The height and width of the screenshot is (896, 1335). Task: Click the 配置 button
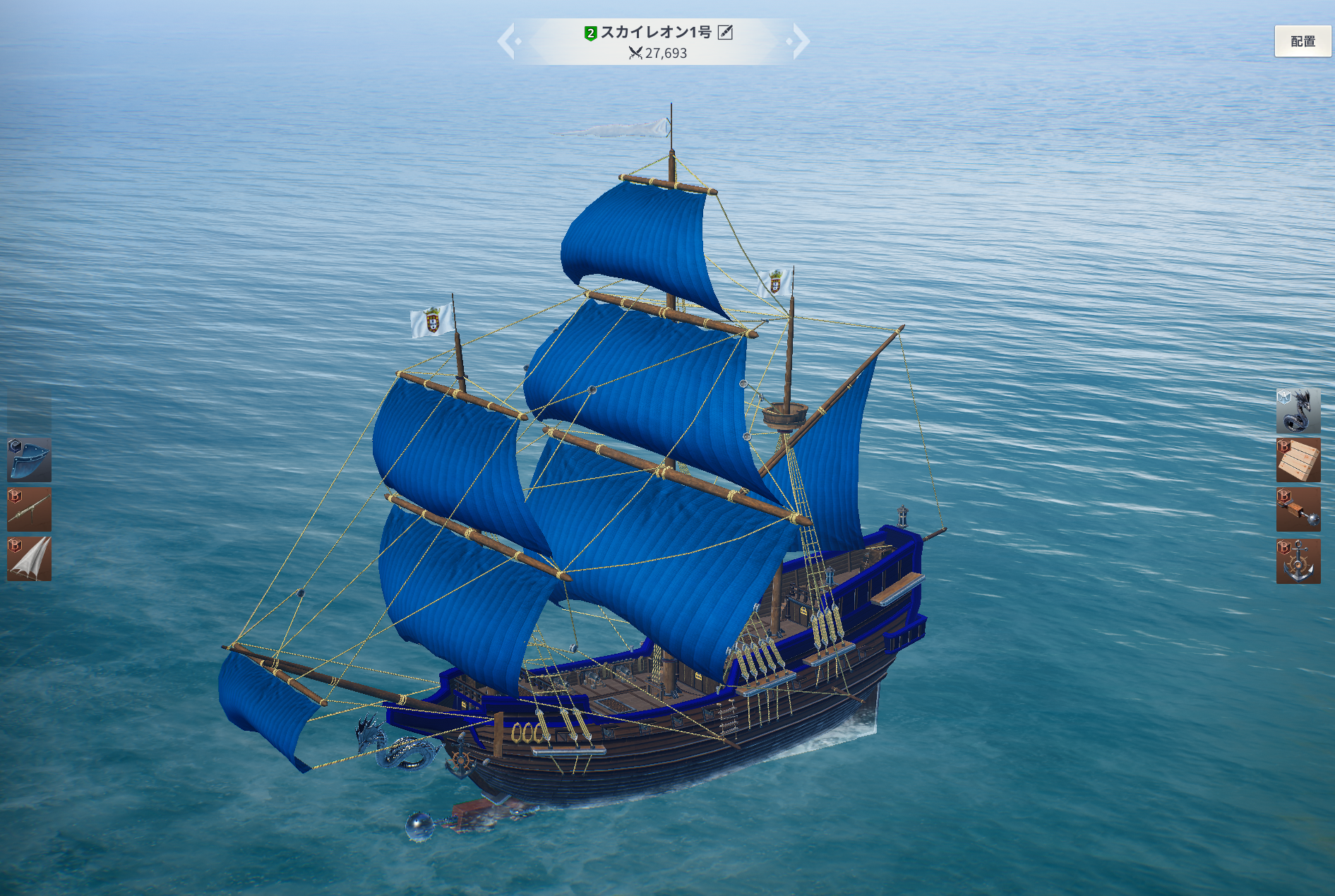pos(1303,42)
